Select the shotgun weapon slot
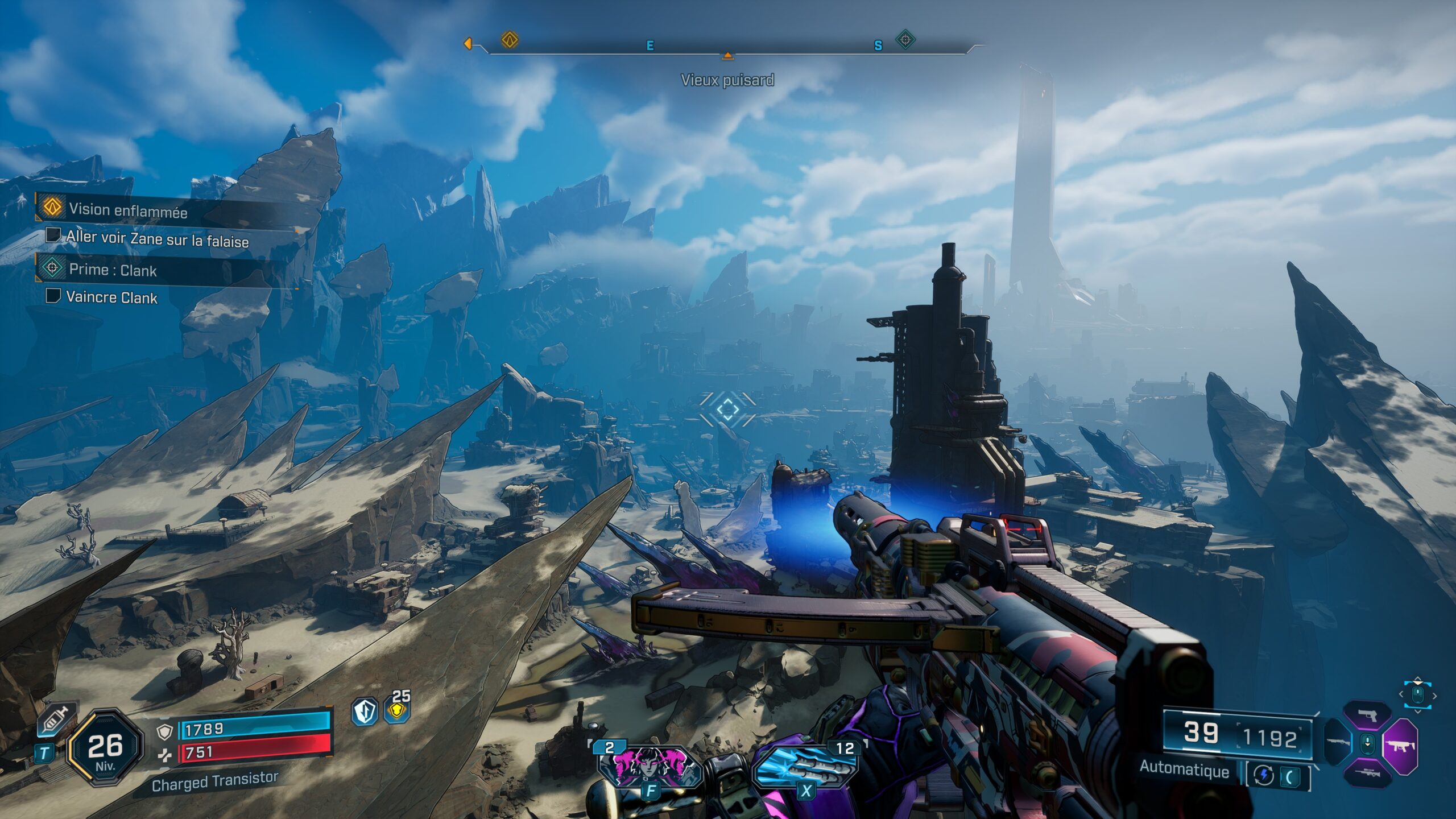 pyautogui.click(x=1338, y=743)
